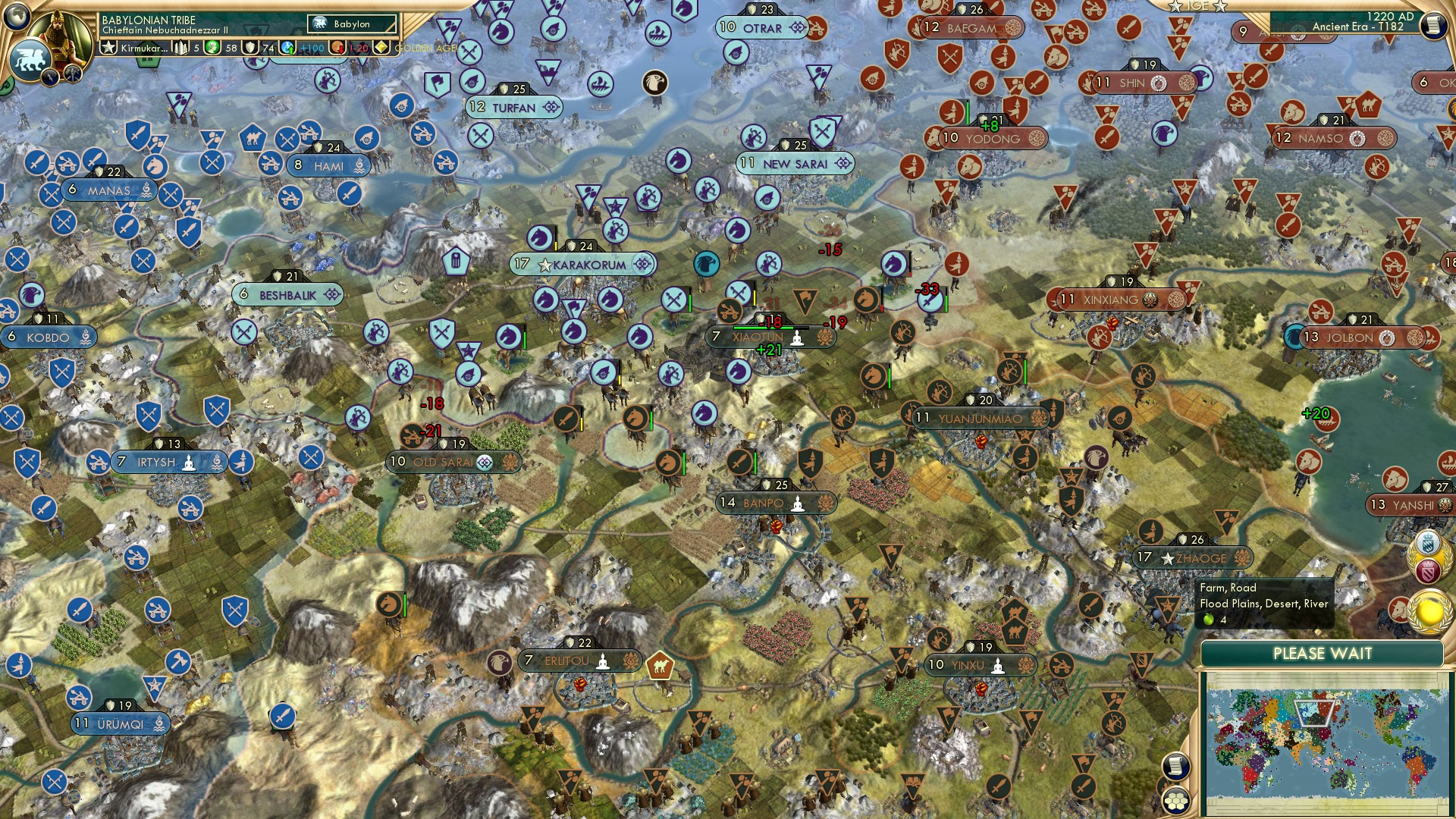Click the Golden Age gem icon
The image size is (1456, 819).
(381, 48)
